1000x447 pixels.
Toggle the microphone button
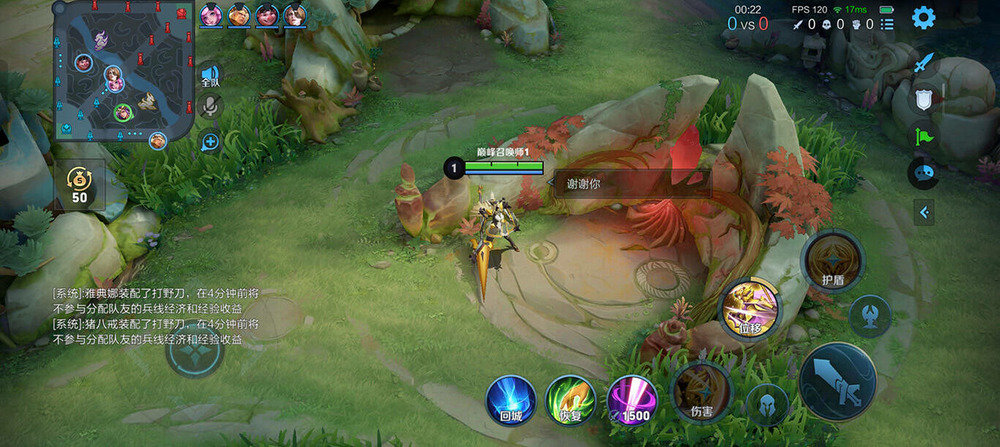click(x=210, y=106)
